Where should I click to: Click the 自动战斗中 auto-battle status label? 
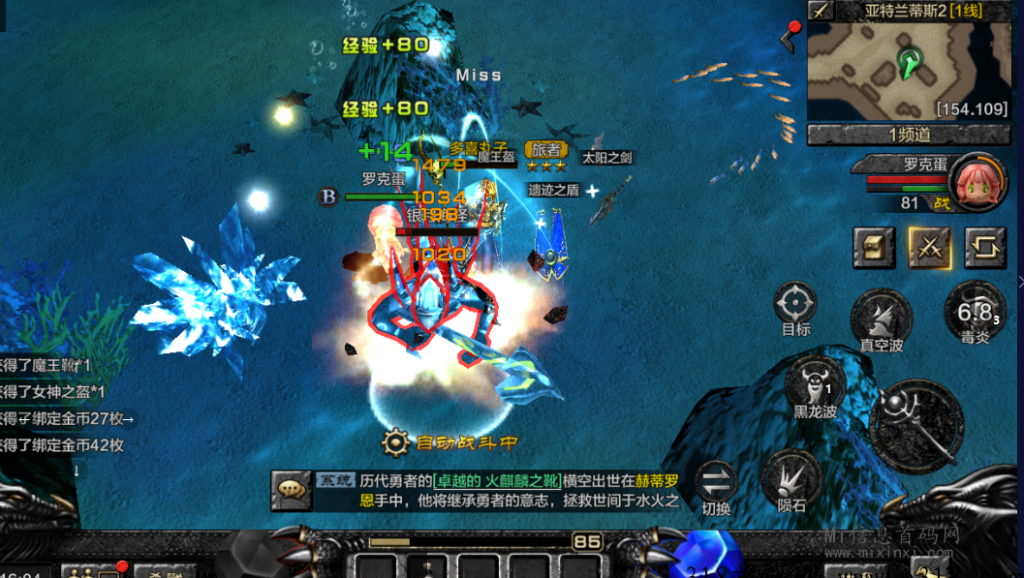pos(452,441)
